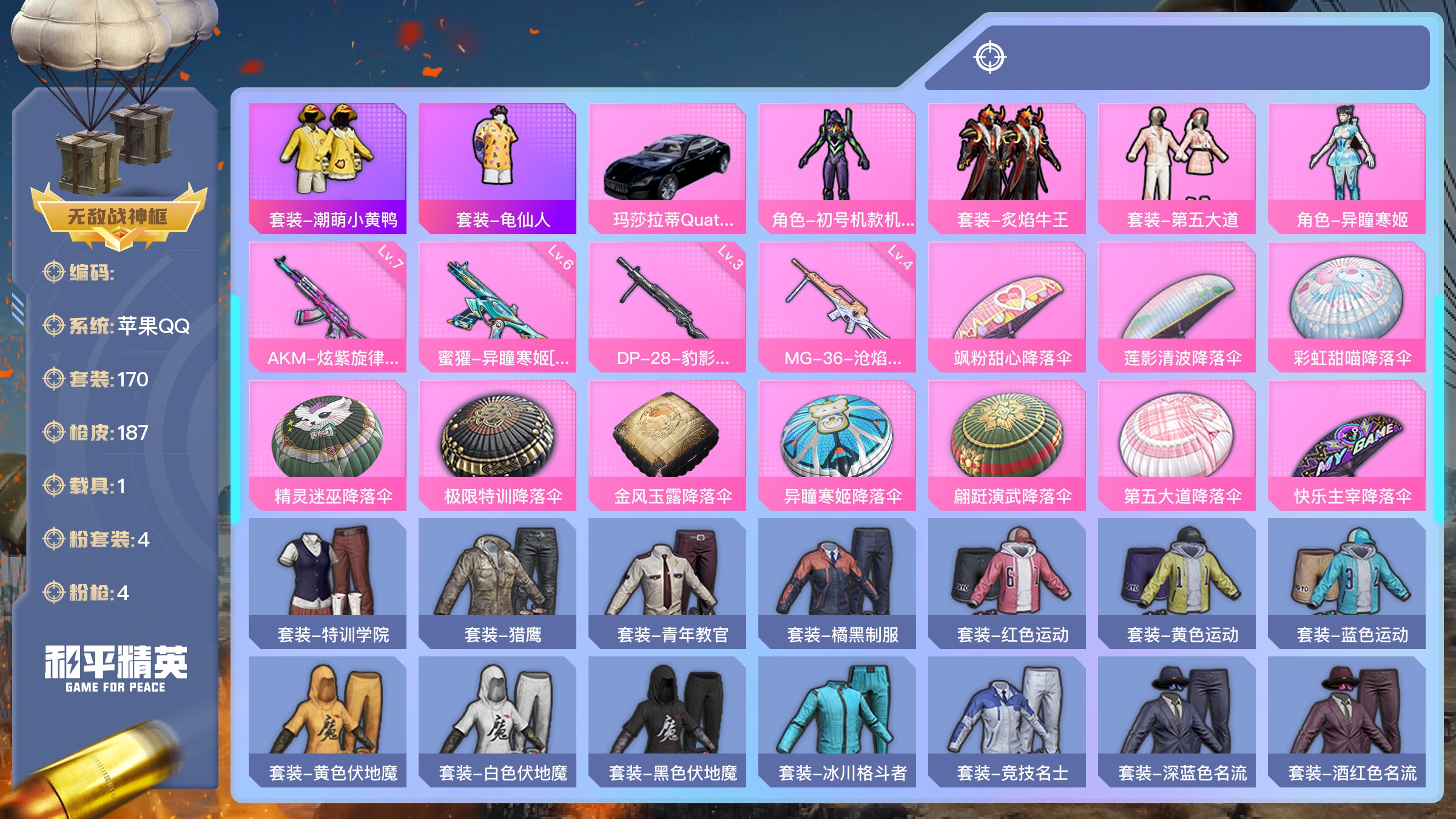Viewport: 1456px width, 819px height.
Task: Open the 蜜獾-异瞳寒姬 gun skin tile
Action: [497, 306]
